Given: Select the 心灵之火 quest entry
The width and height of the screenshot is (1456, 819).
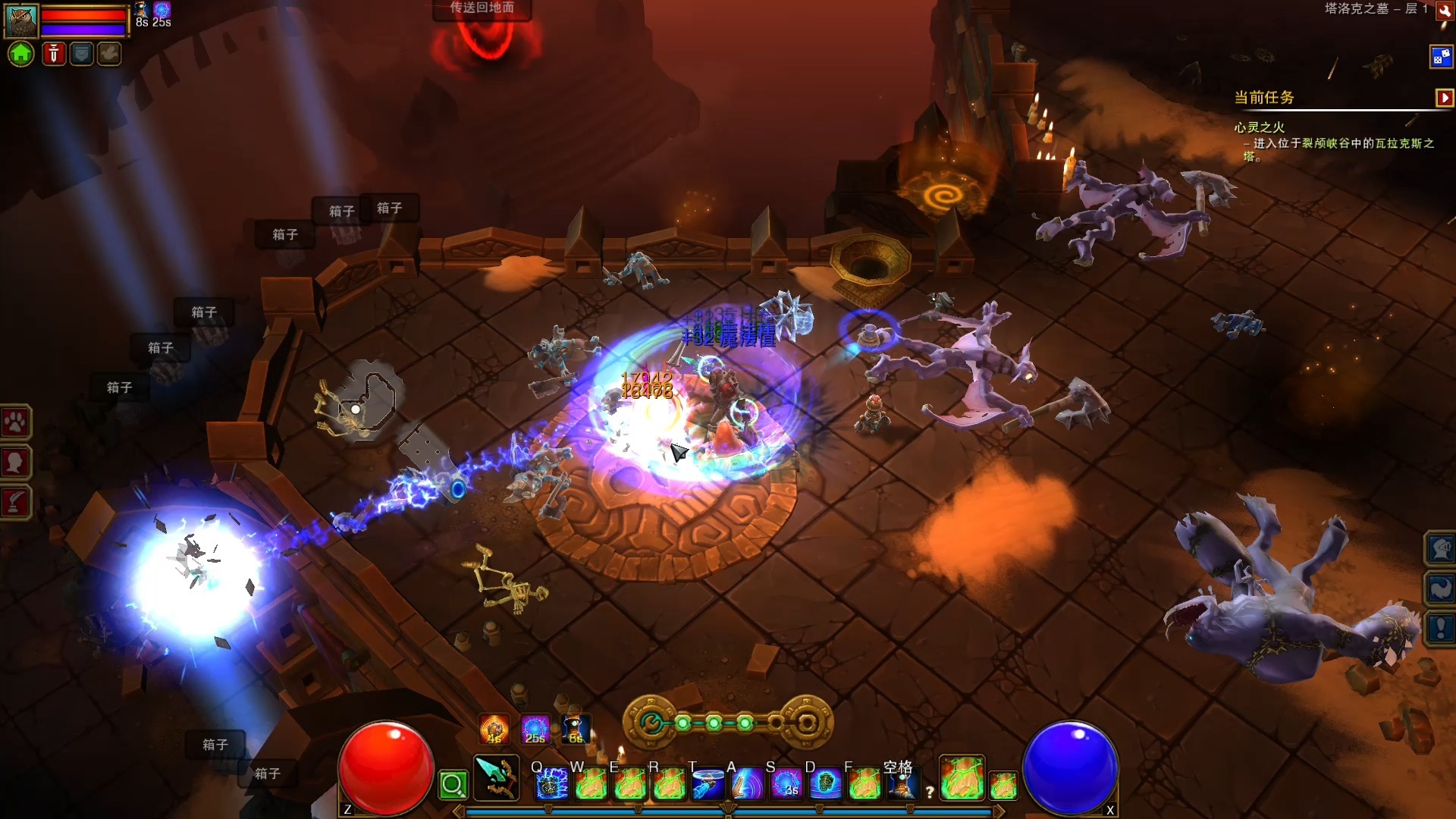Looking at the screenshot, I should click(1259, 127).
